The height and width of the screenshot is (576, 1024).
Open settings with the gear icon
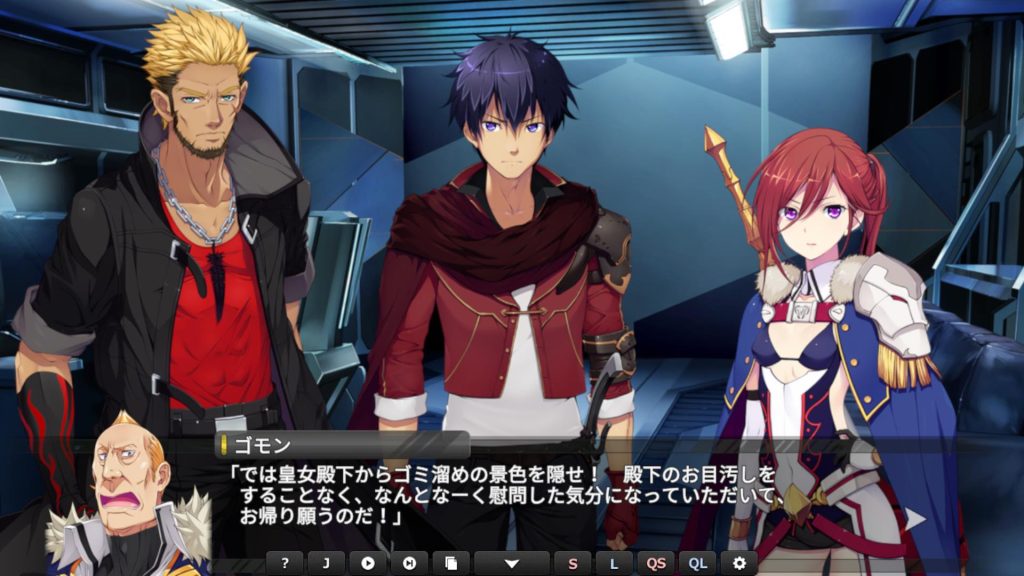click(739, 563)
